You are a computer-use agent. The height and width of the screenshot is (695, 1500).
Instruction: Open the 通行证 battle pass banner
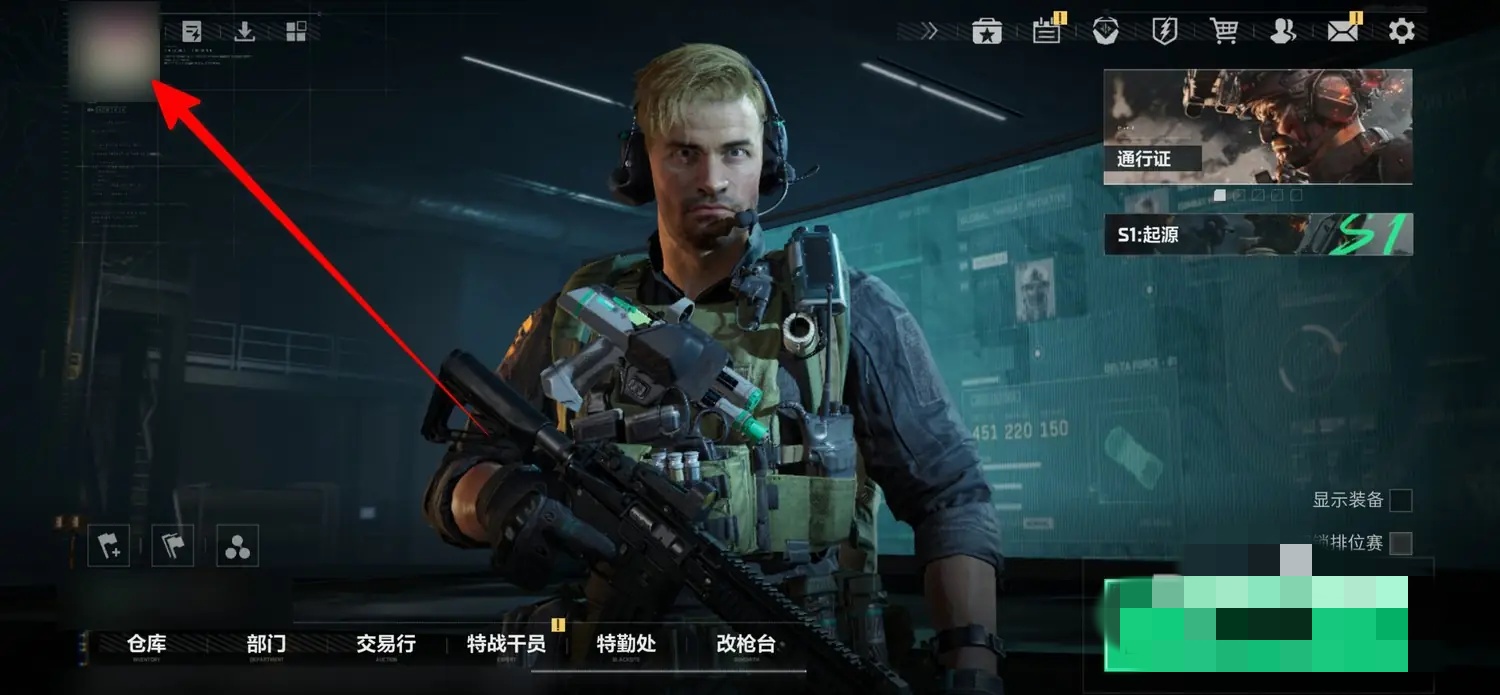tap(1258, 126)
